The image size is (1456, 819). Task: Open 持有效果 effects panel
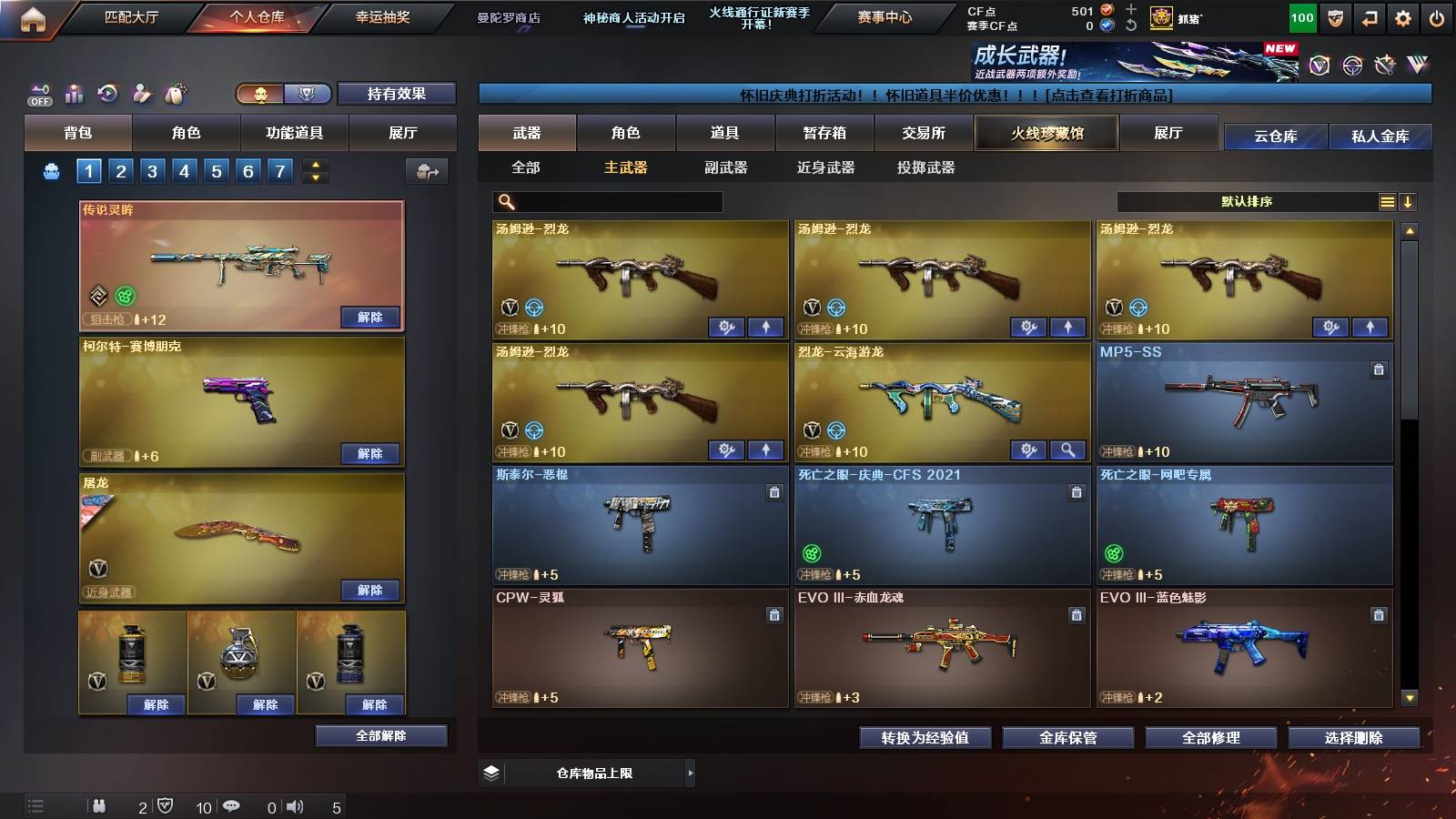395,94
